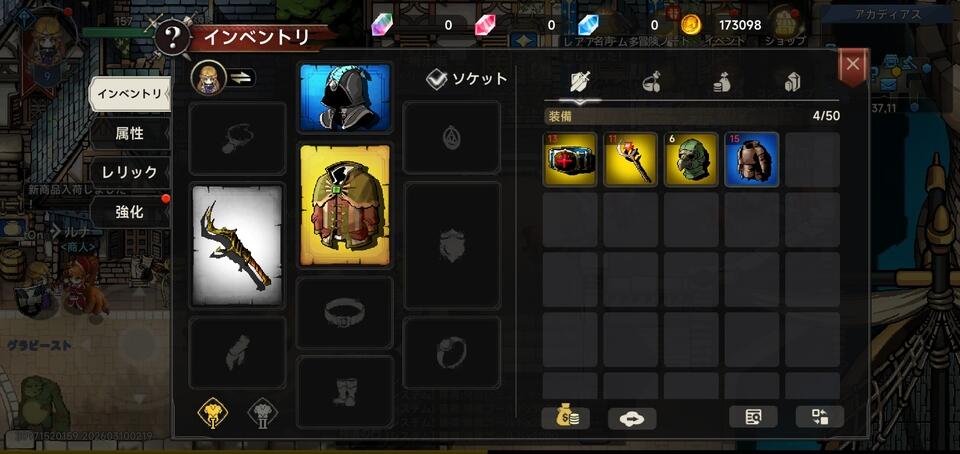Choose the red-gem belt in inventory

pyautogui.click(x=572, y=160)
